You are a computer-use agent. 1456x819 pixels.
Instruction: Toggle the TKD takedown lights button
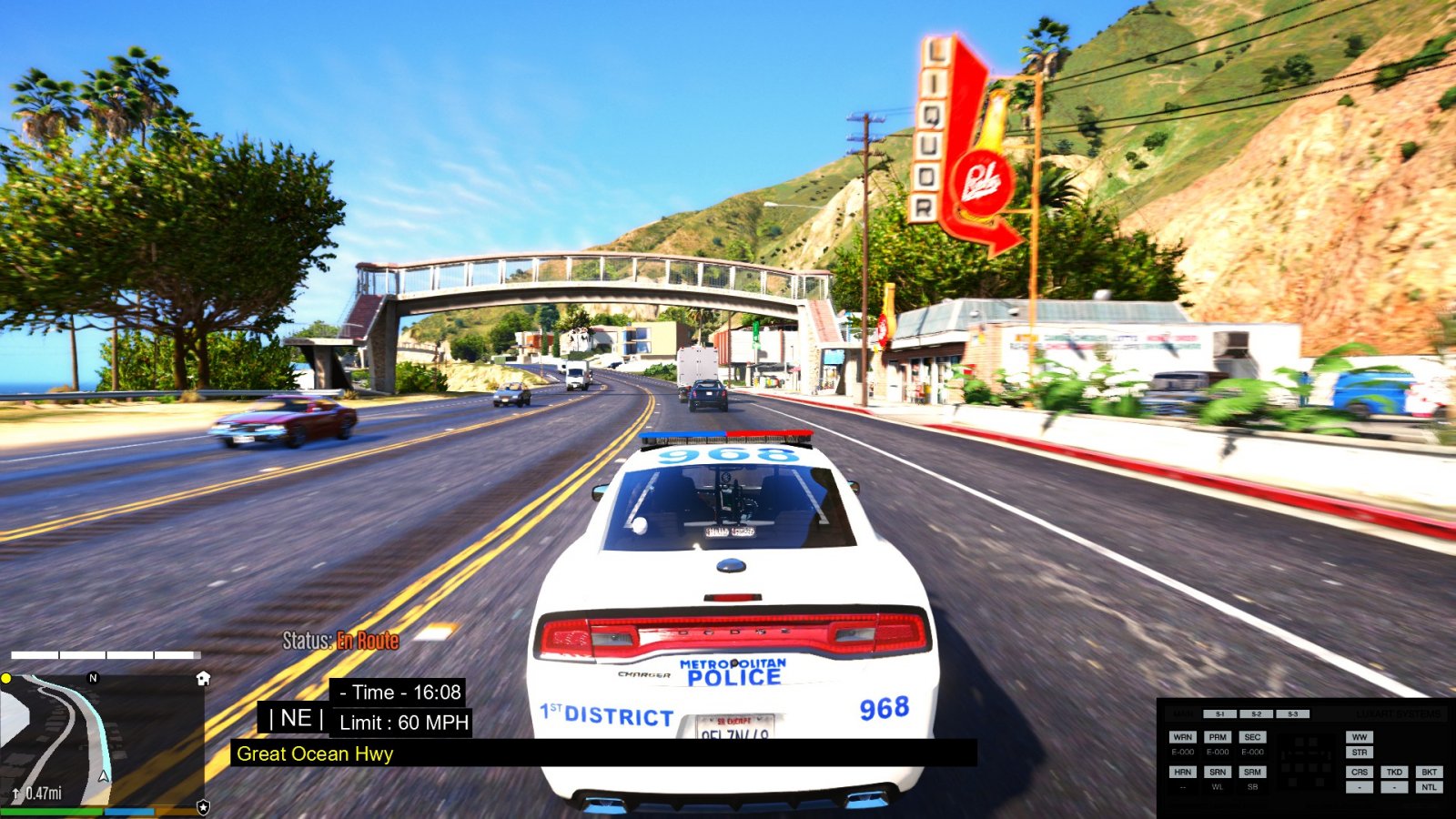(x=1394, y=772)
